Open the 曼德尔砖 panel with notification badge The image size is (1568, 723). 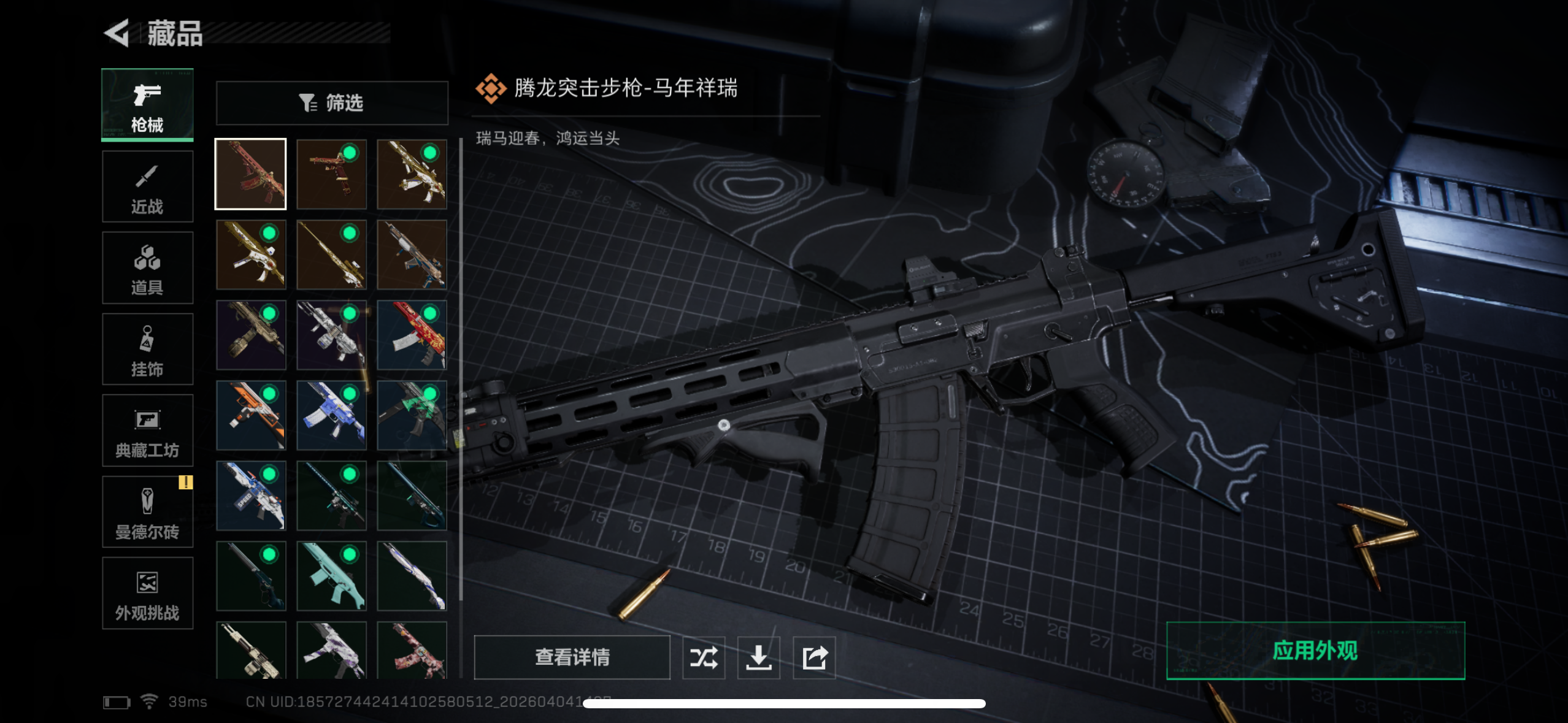point(147,511)
